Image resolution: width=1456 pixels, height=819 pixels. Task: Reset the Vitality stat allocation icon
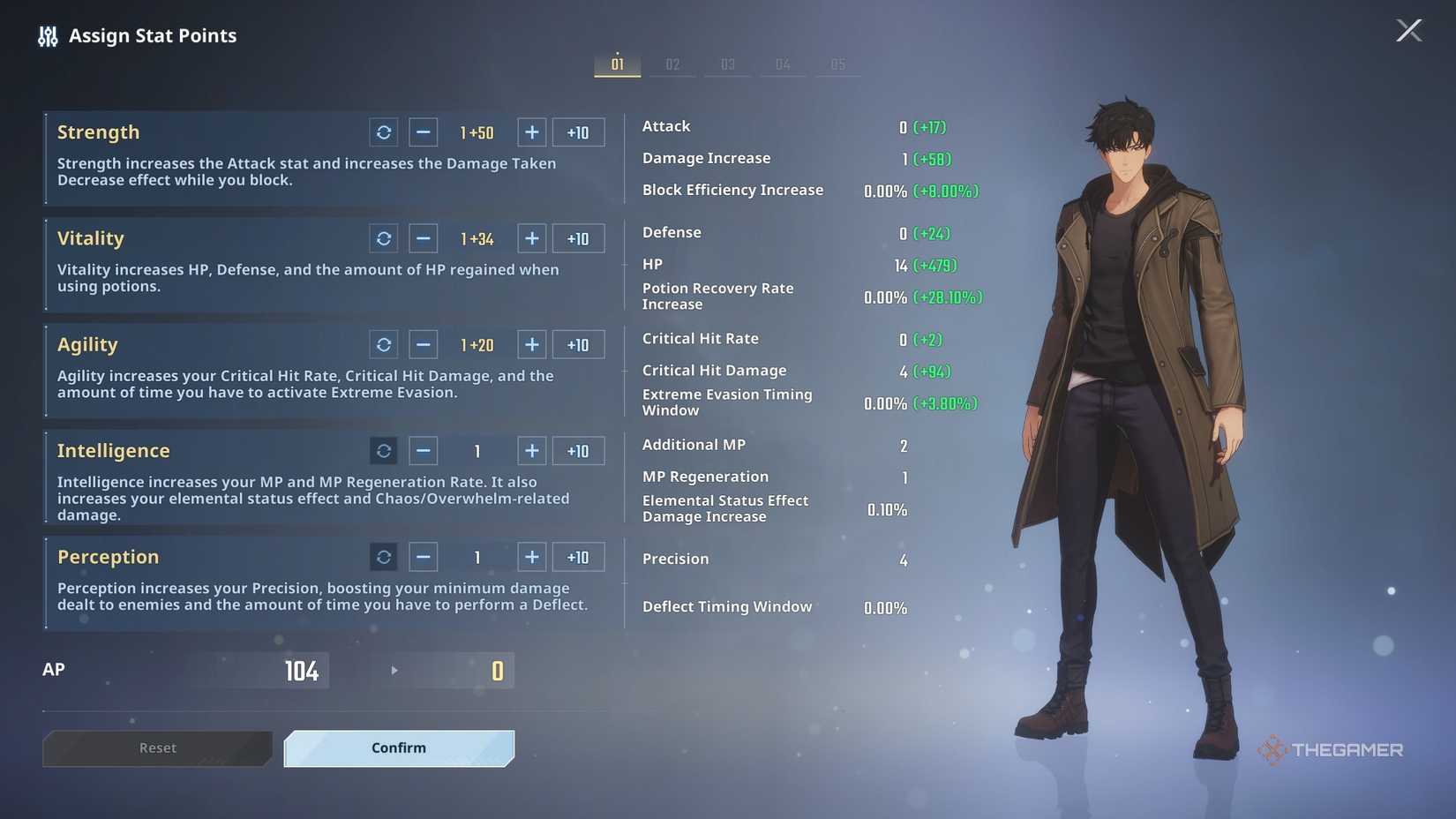(383, 238)
